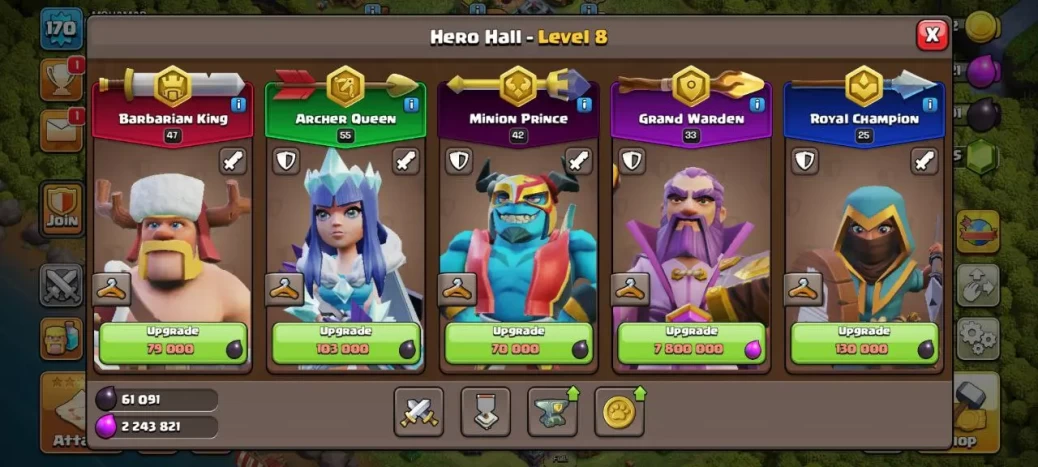Close the Hero Hall window

click(x=932, y=35)
